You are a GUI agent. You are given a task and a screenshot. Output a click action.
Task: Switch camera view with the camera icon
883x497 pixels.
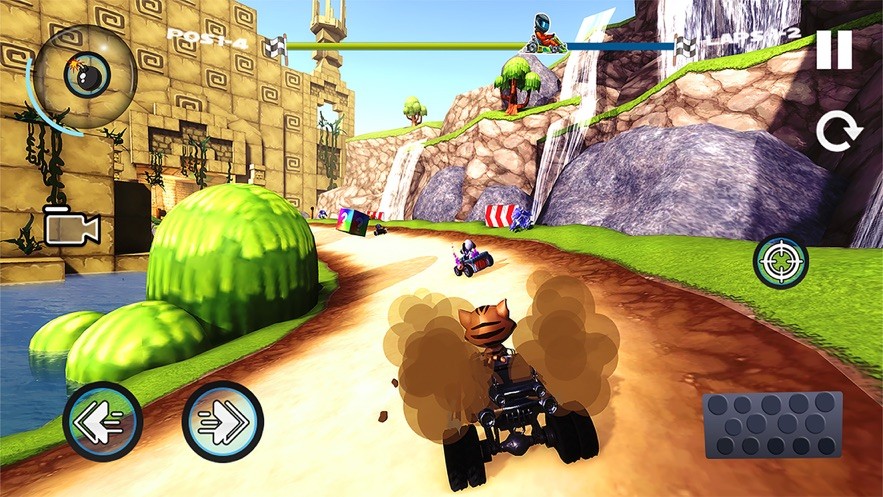[x=72, y=227]
